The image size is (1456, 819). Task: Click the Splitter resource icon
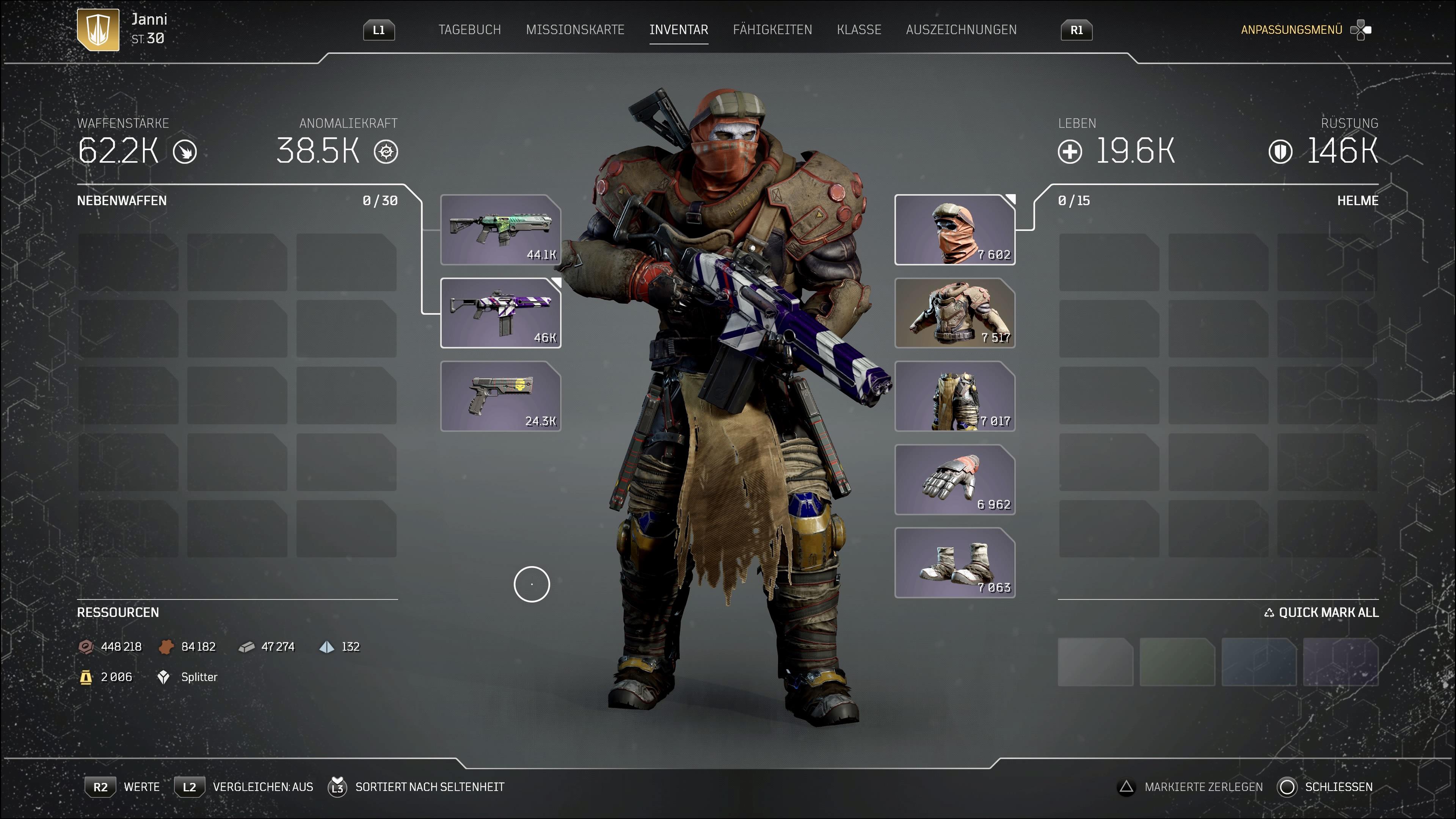coord(164,676)
